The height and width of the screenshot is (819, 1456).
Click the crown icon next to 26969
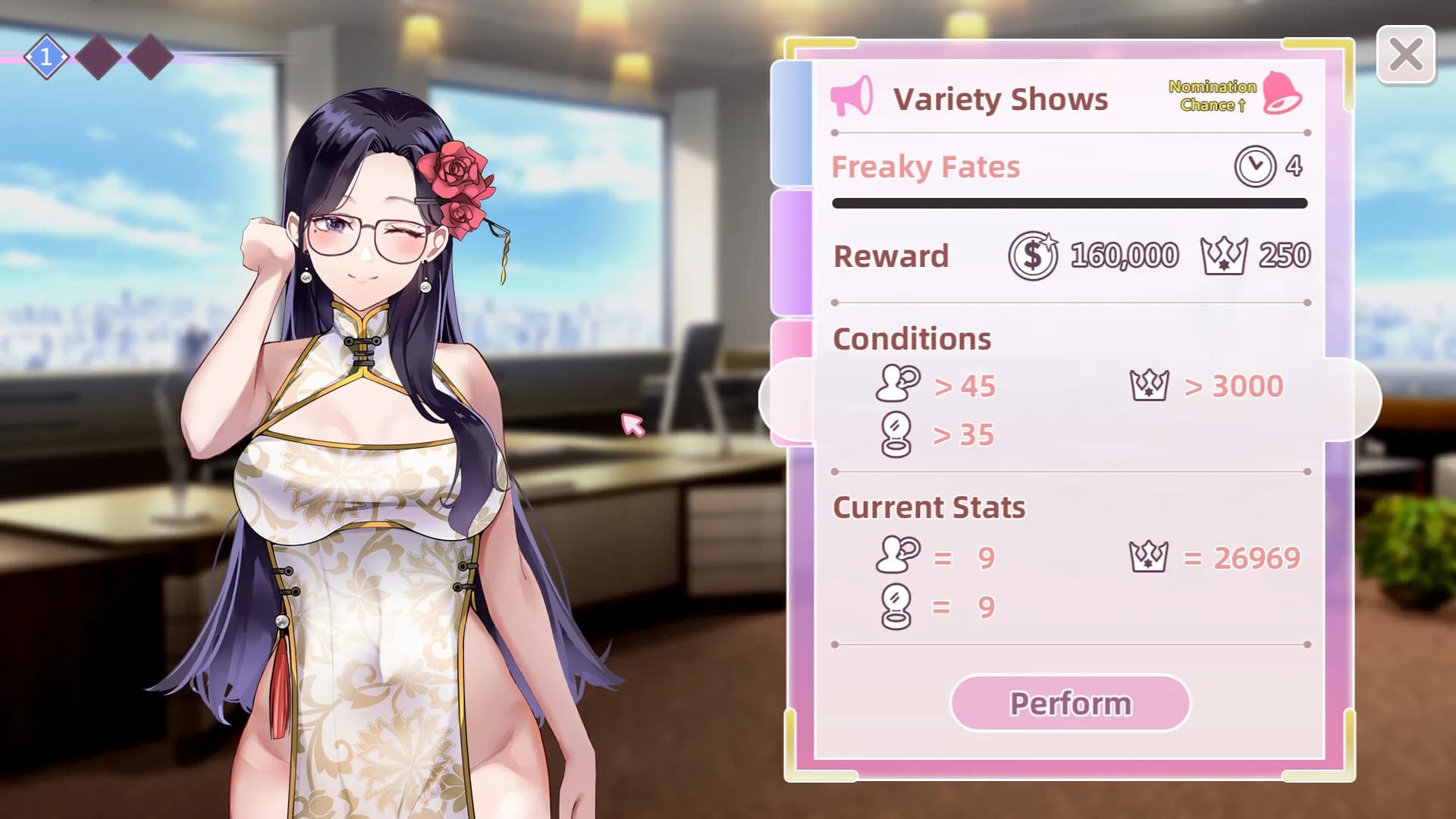1150,556
